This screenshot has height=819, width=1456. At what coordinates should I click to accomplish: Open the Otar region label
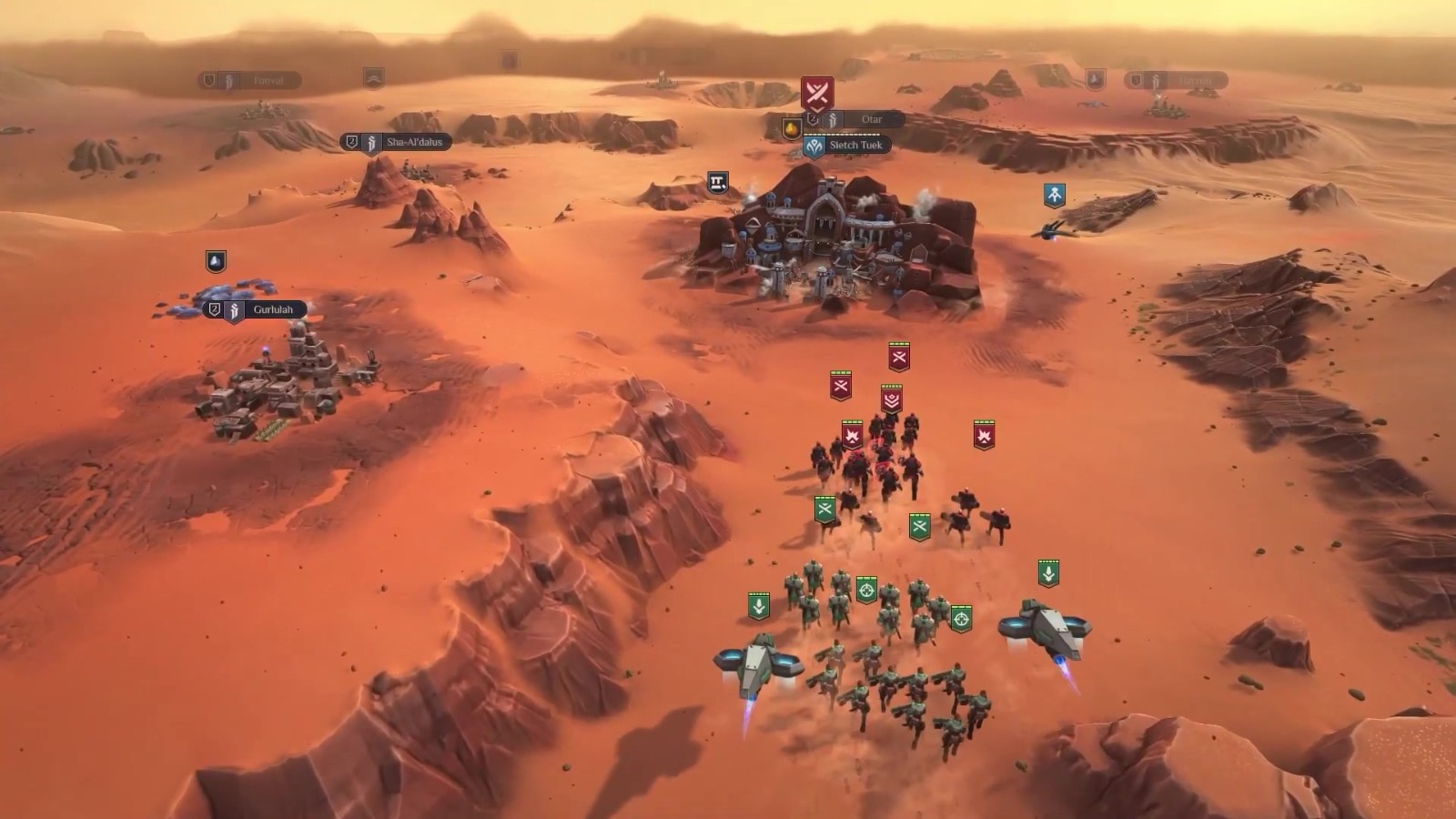[x=871, y=120]
